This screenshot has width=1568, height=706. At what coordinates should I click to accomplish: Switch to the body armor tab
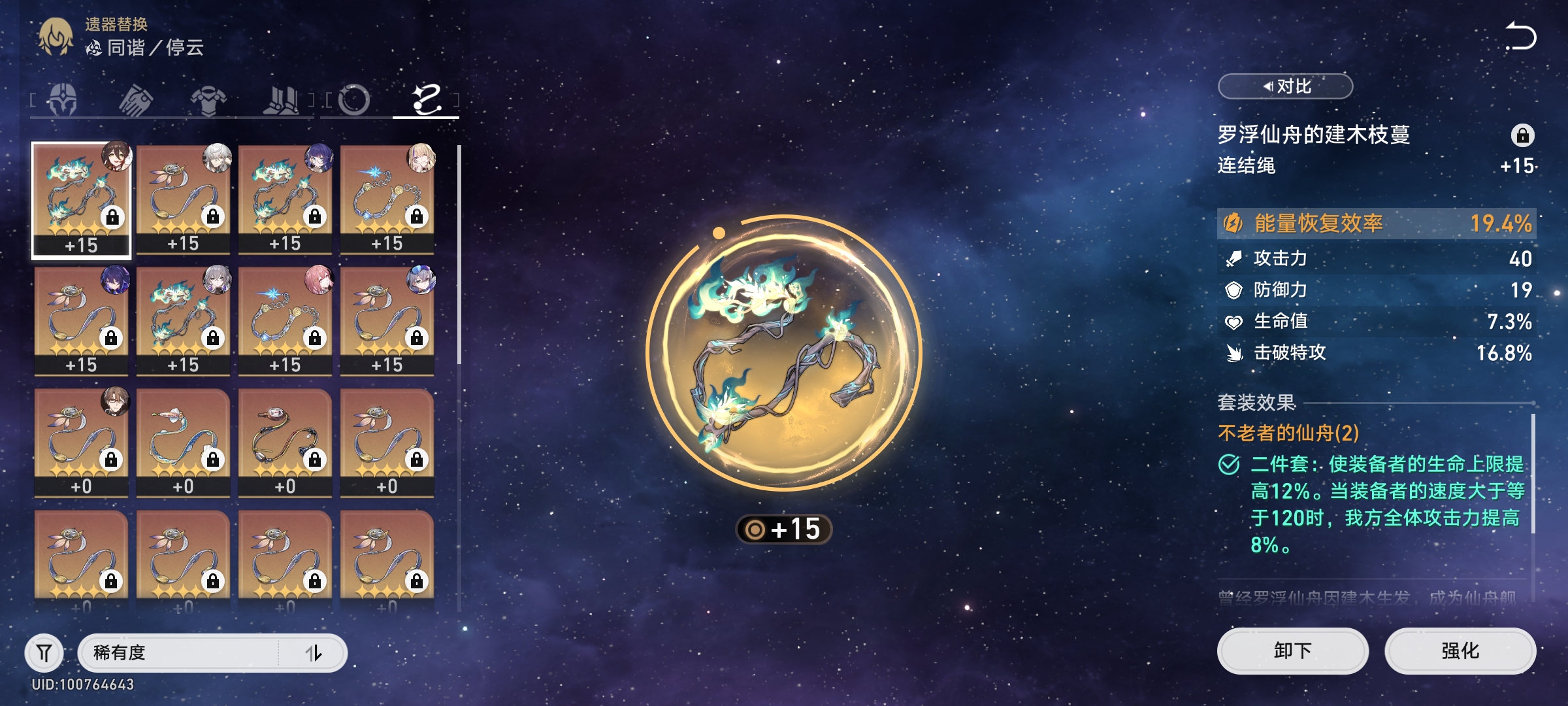tap(208, 100)
